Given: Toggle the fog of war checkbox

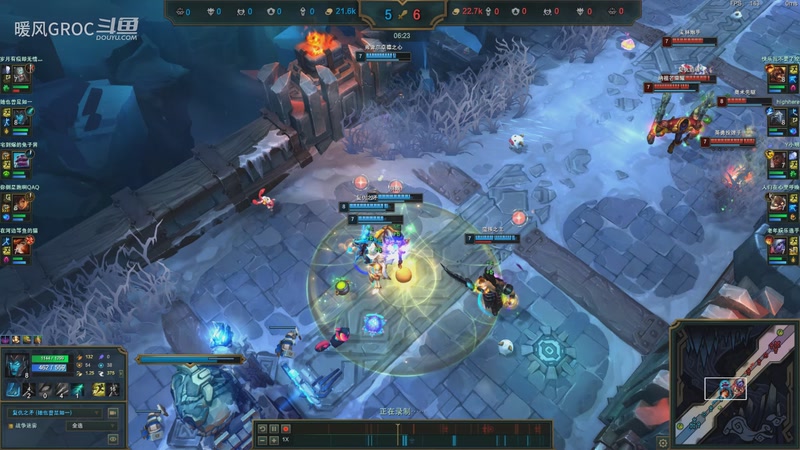Looking at the screenshot, I should [x=9, y=425].
